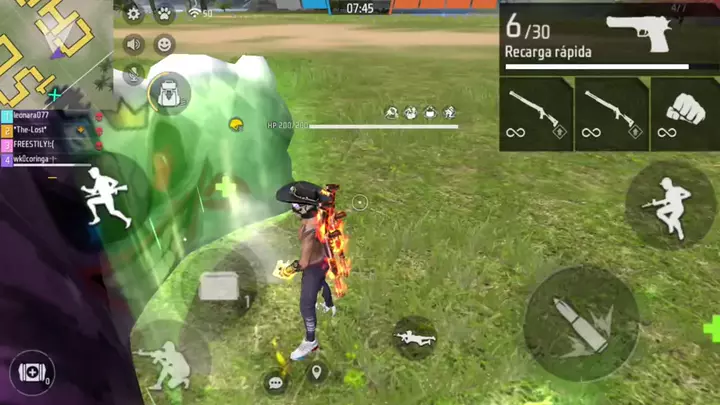Toggle the microphone voice chat
This screenshot has width=720, height=405.
pos(133,73)
